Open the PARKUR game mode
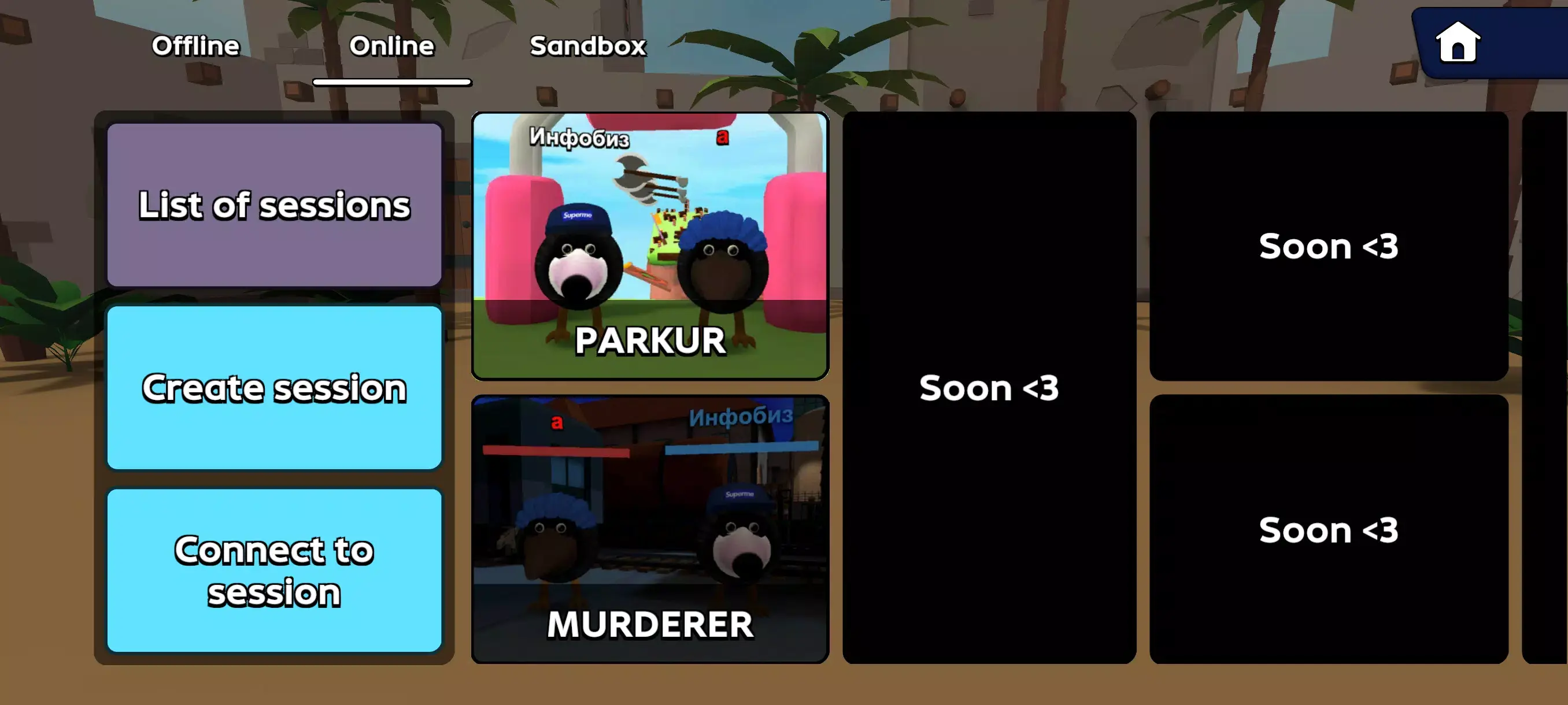1568x705 pixels. (650, 243)
